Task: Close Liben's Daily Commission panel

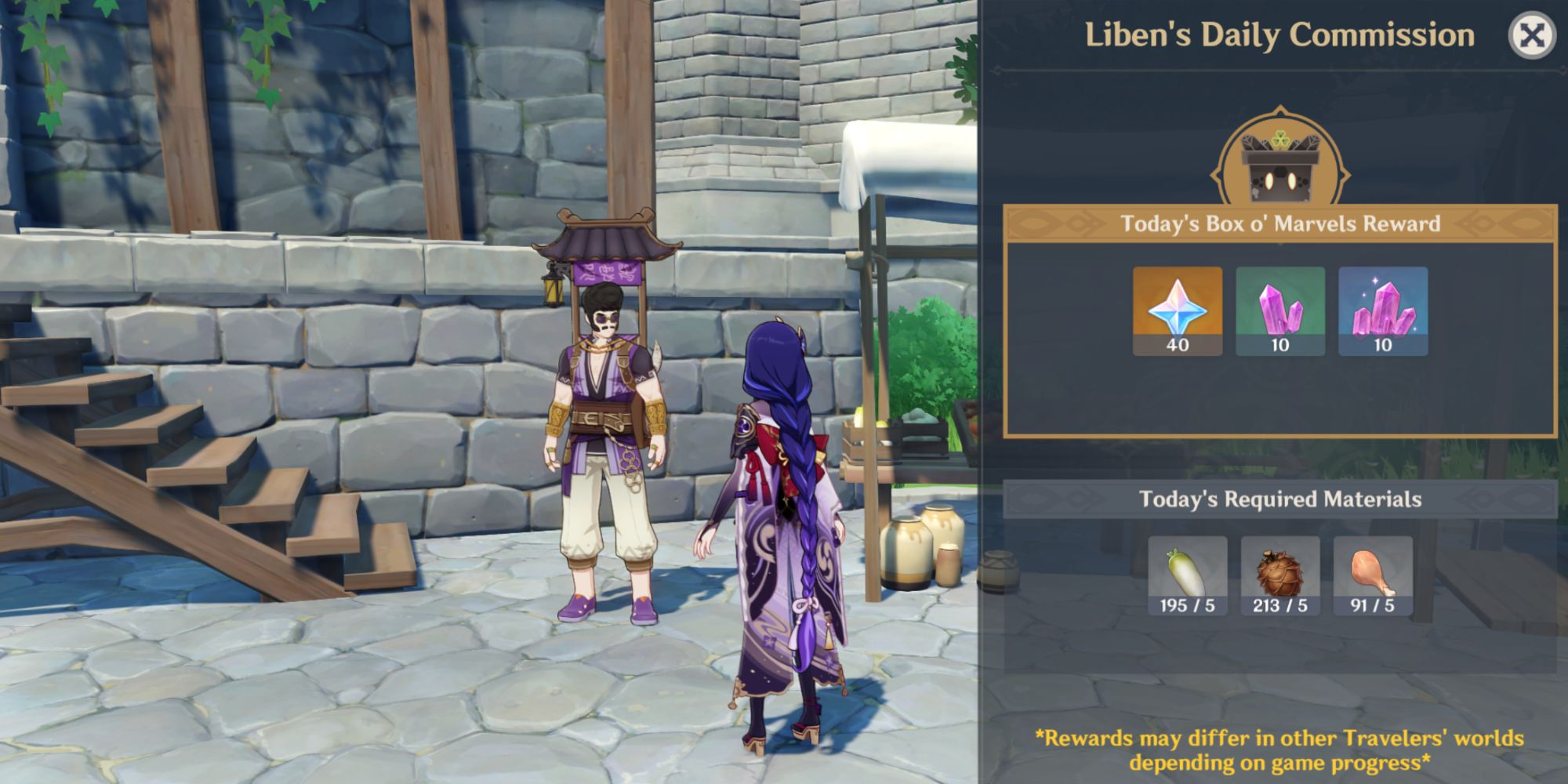Action: (1531, 36)
